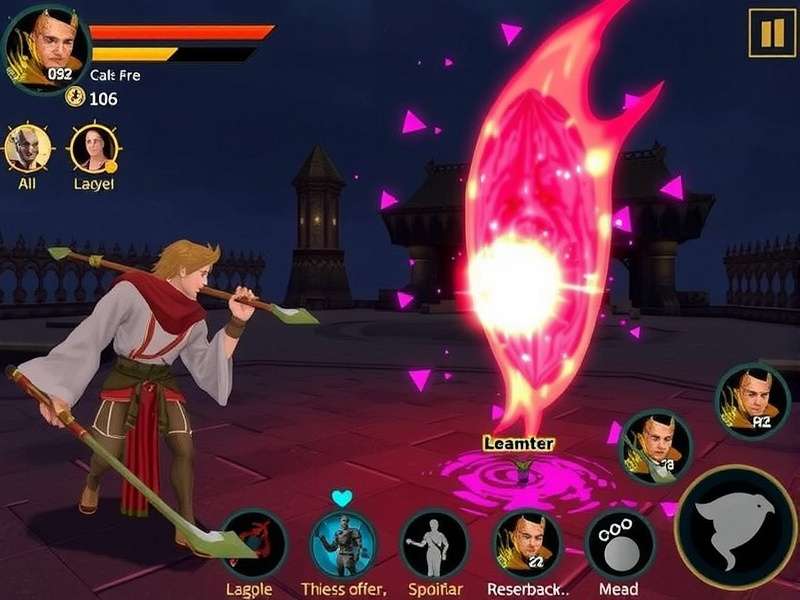This screenshot has width=800, height=600.
Task: Activate the Reserback portrait skill
Action: tap(526, 543)
